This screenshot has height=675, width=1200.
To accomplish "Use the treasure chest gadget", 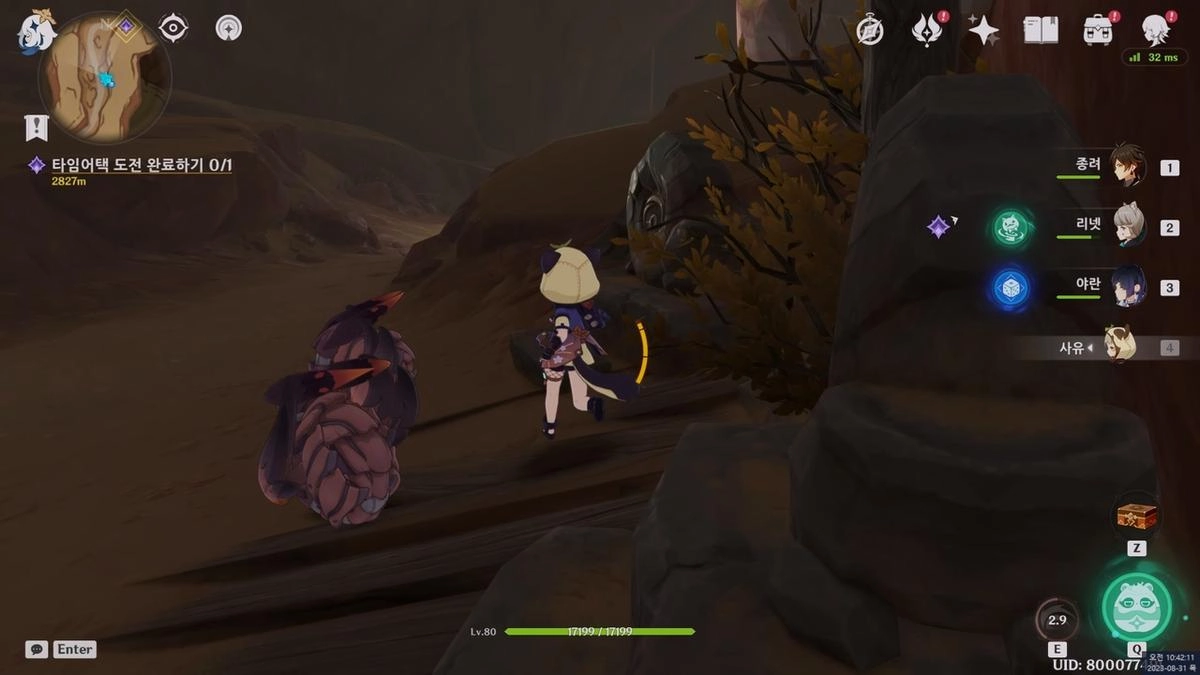I will pos(1137,517).
